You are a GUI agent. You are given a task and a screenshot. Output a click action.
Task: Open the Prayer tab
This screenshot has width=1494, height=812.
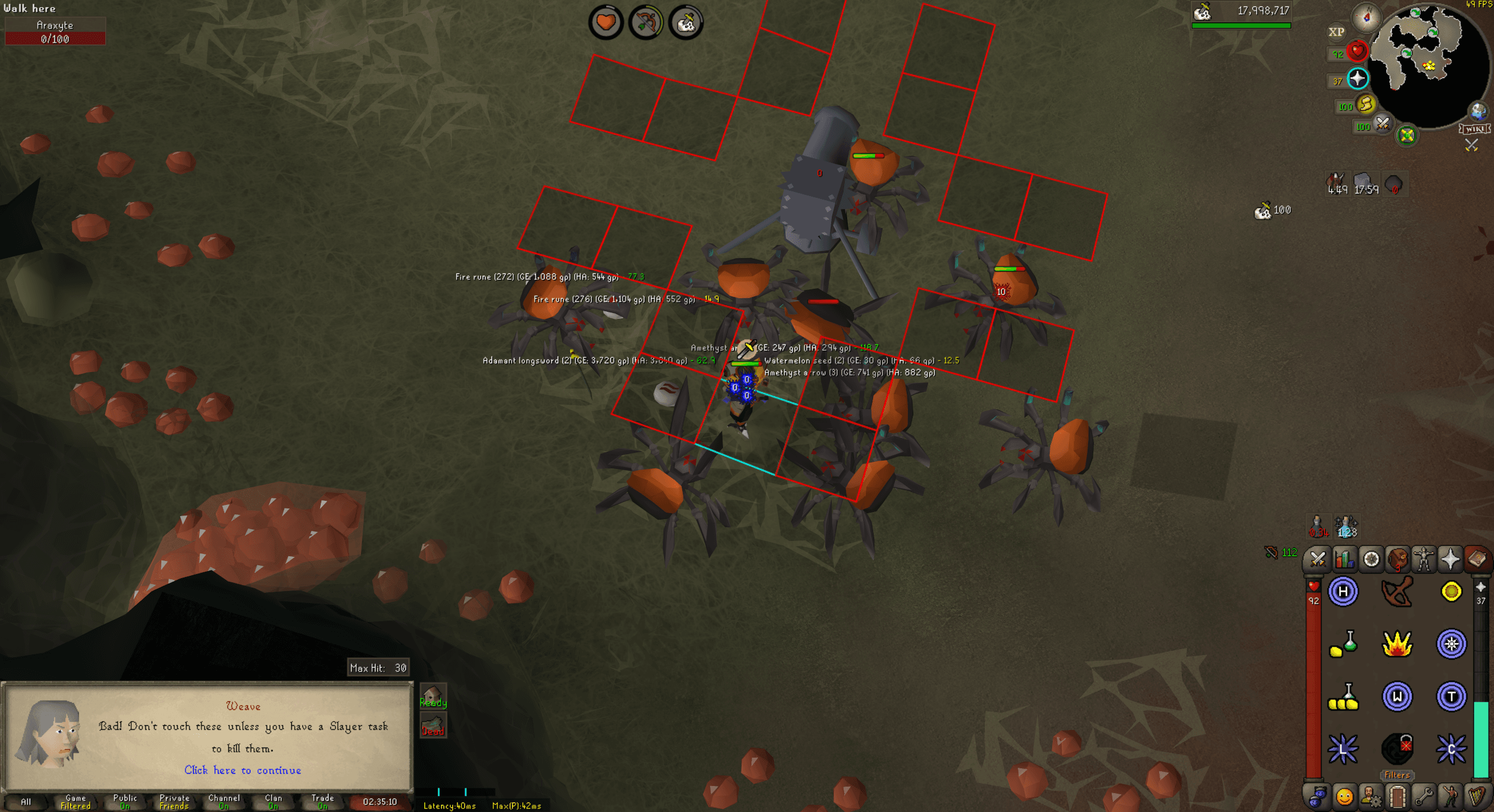coord(1453,560)
